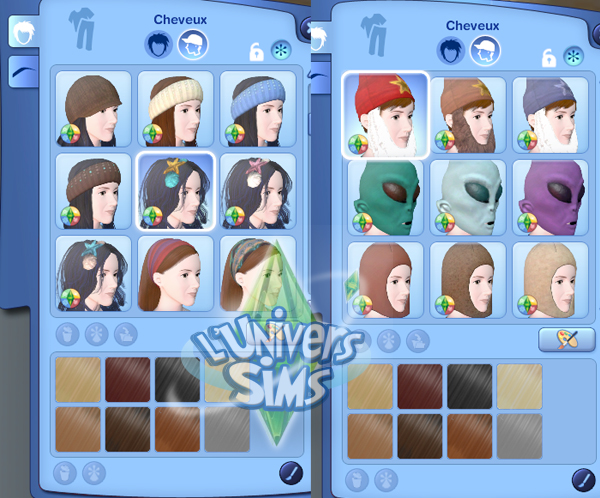The width and height of the screenshot is (600, 498).
Task: Open Create a Style palette button
Action: pyautogui.click(x=560, y=340)
